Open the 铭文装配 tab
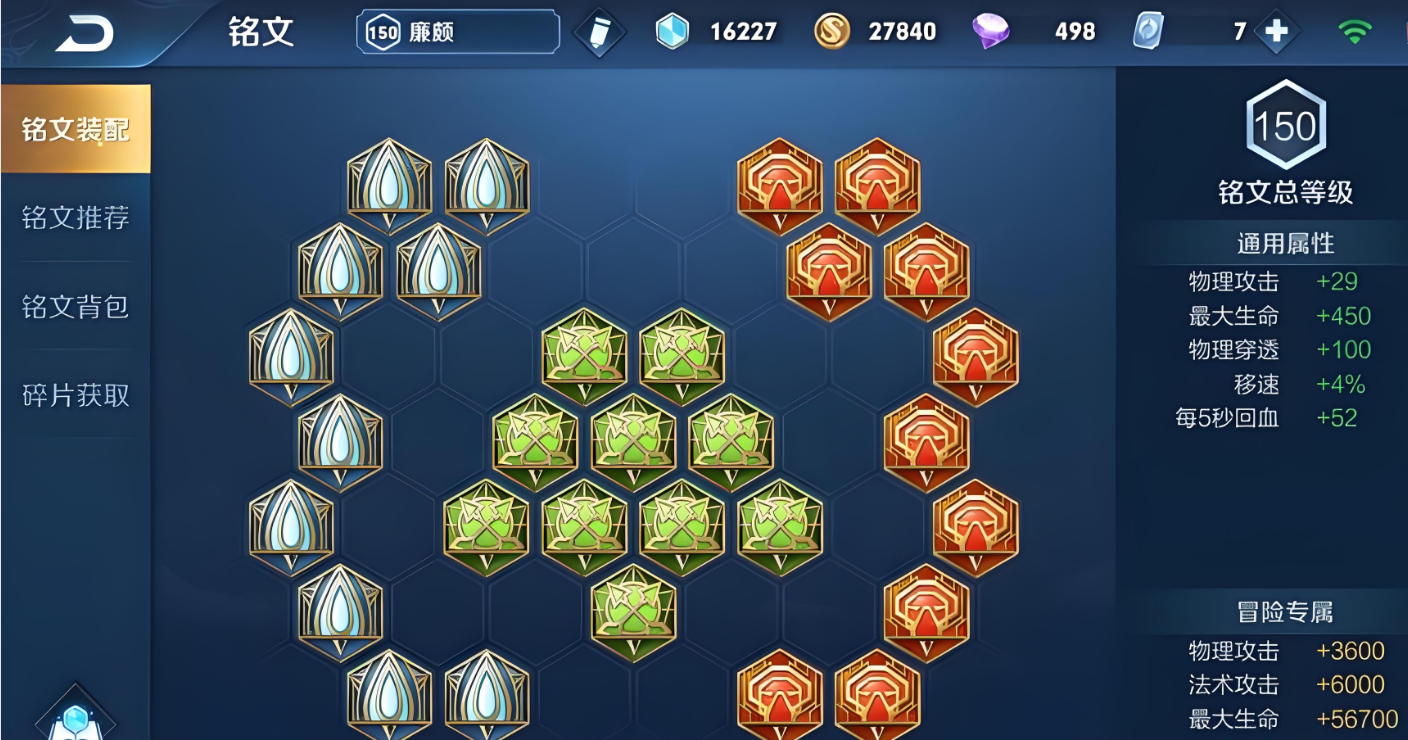This screenshot has height=740, width=1408. pos(76,130)
